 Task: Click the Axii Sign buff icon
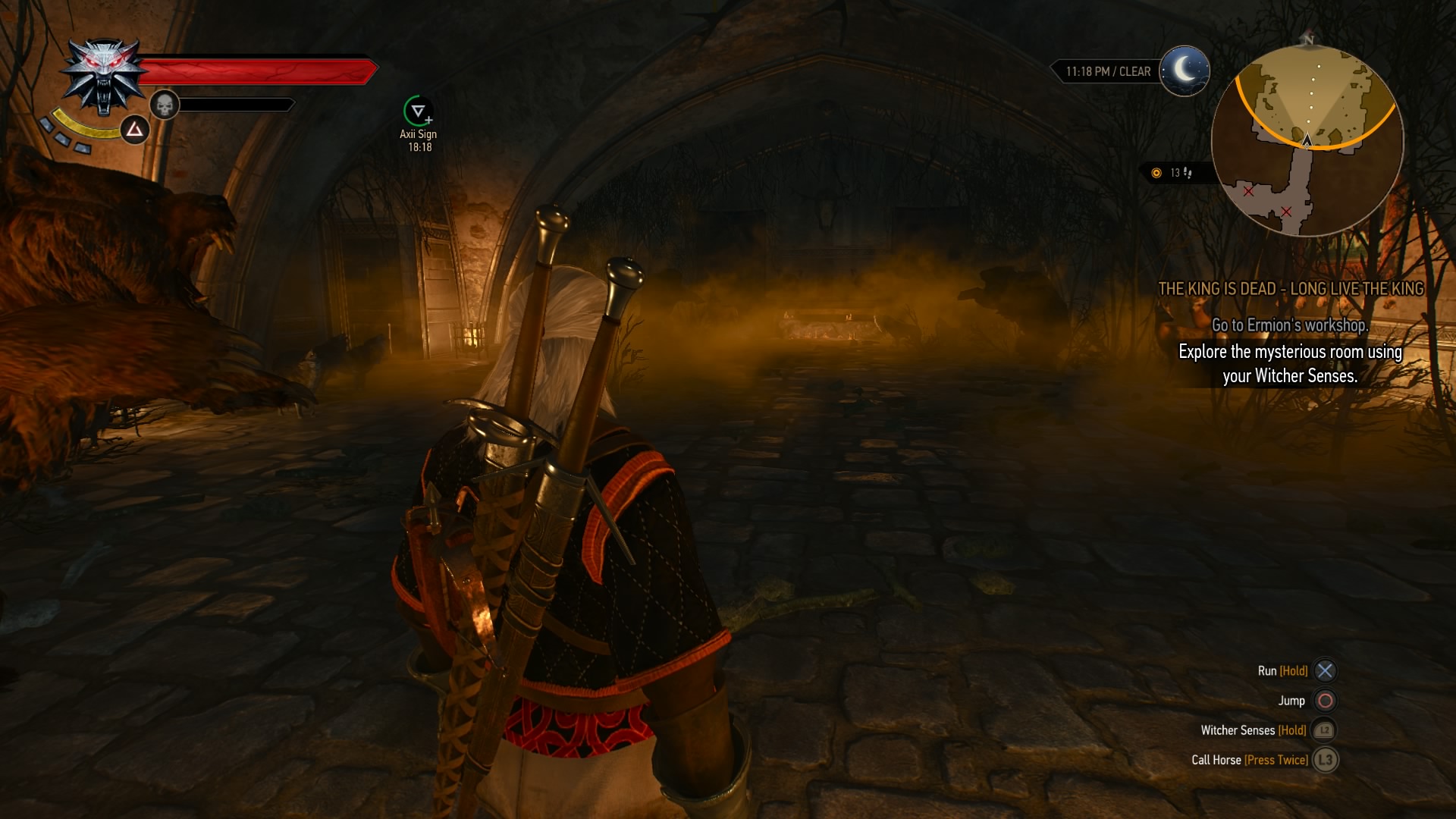coord(417,111)
